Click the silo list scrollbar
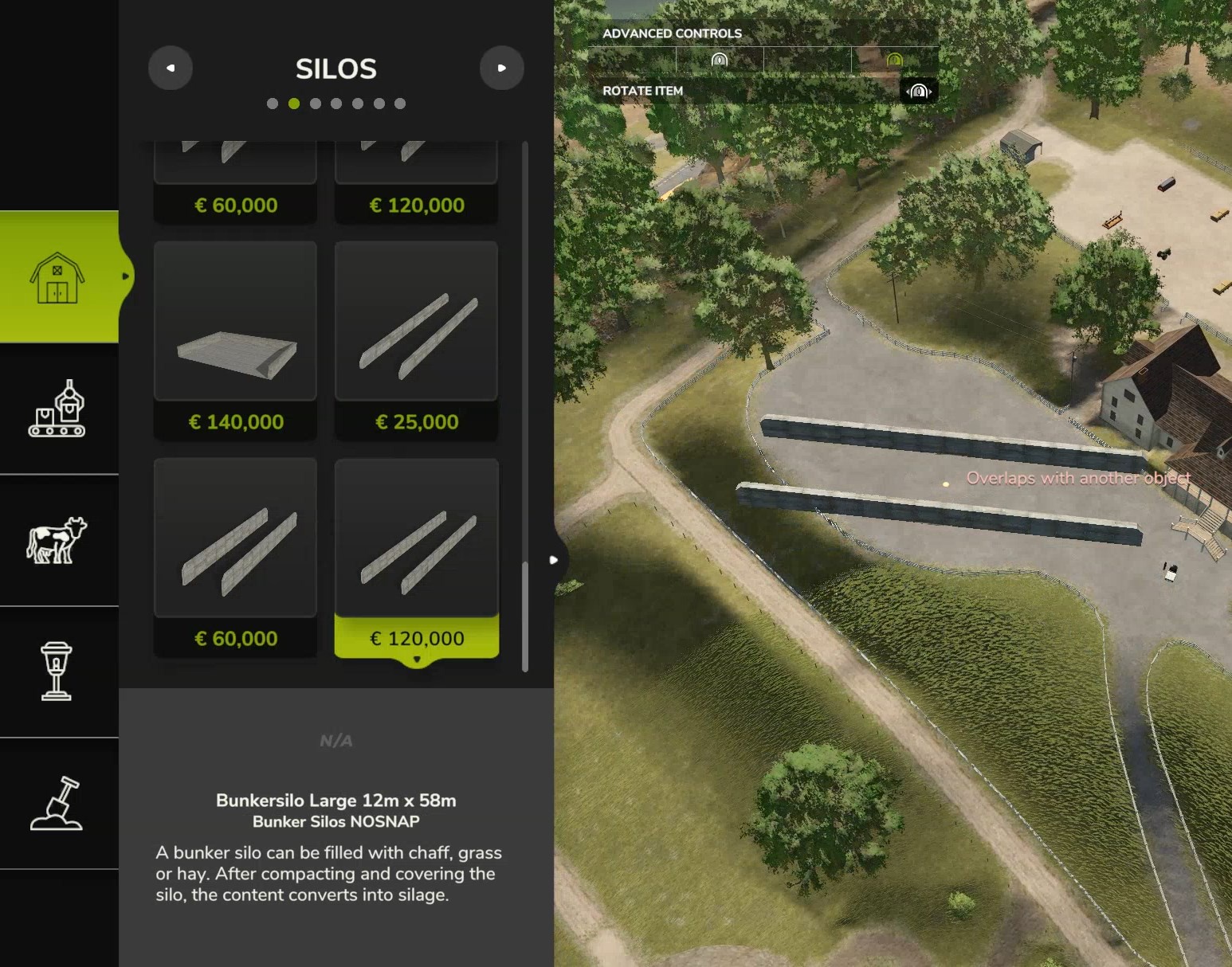Screen dimensions: 1232x967 pyautogui.click(x=524, y=617)
